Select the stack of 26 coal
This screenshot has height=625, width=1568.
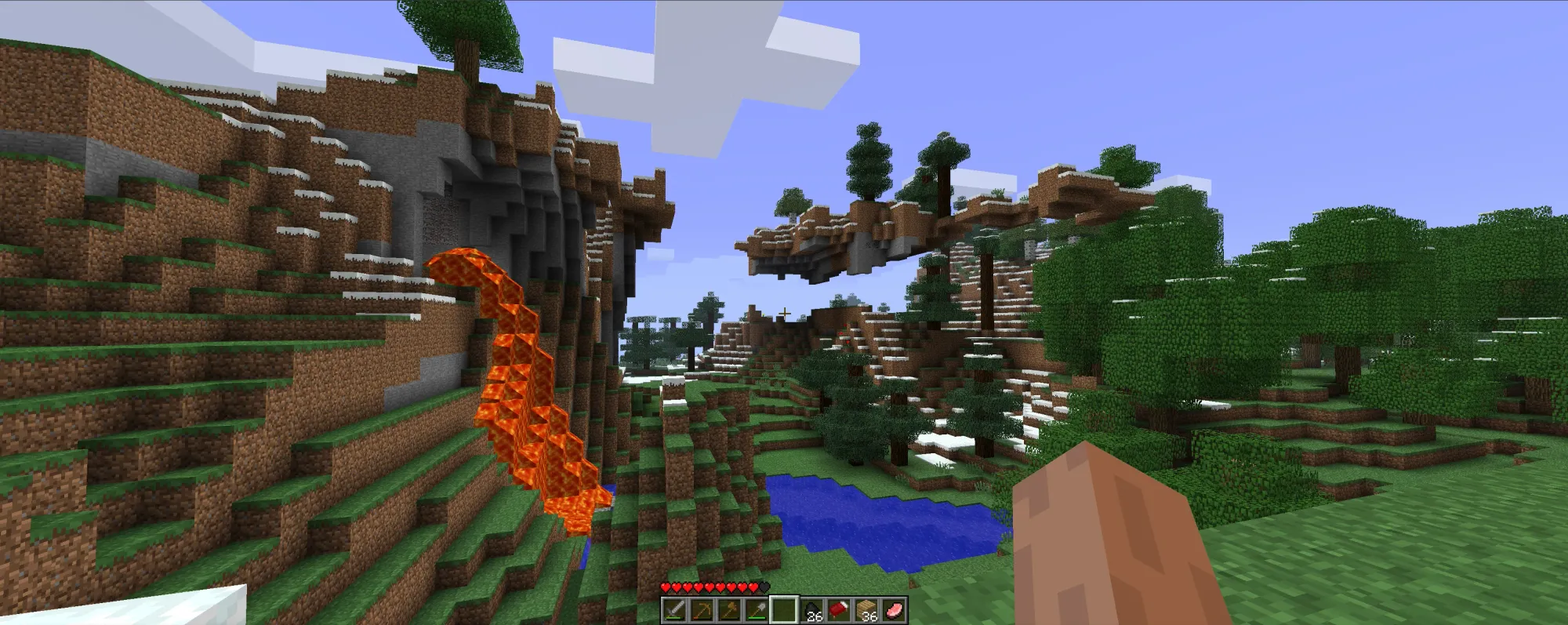coord(811,610)
